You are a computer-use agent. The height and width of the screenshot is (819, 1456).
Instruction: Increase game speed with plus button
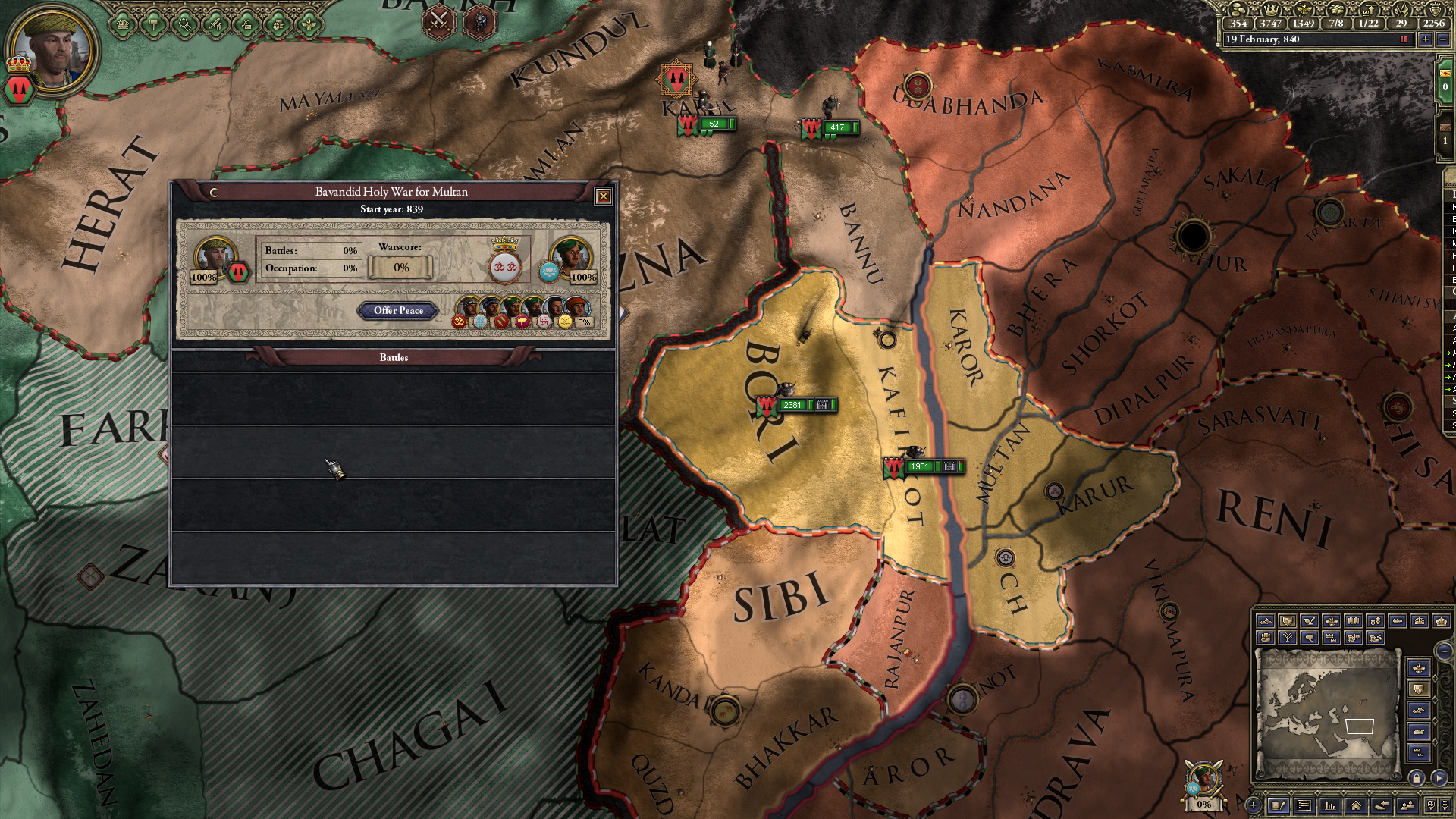click(x=1426, y=39)
